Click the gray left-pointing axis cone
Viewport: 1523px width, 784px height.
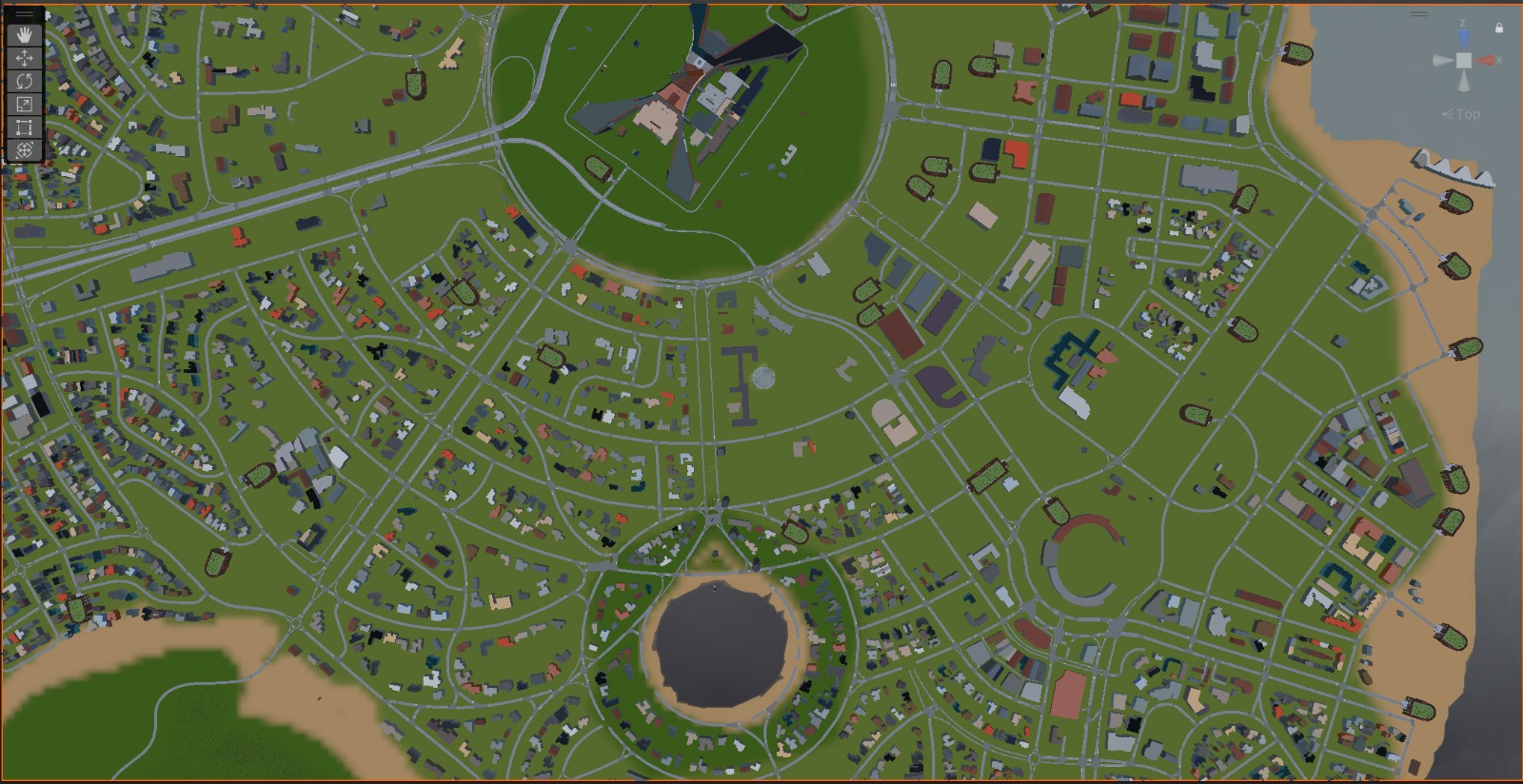click(1442, 60)
